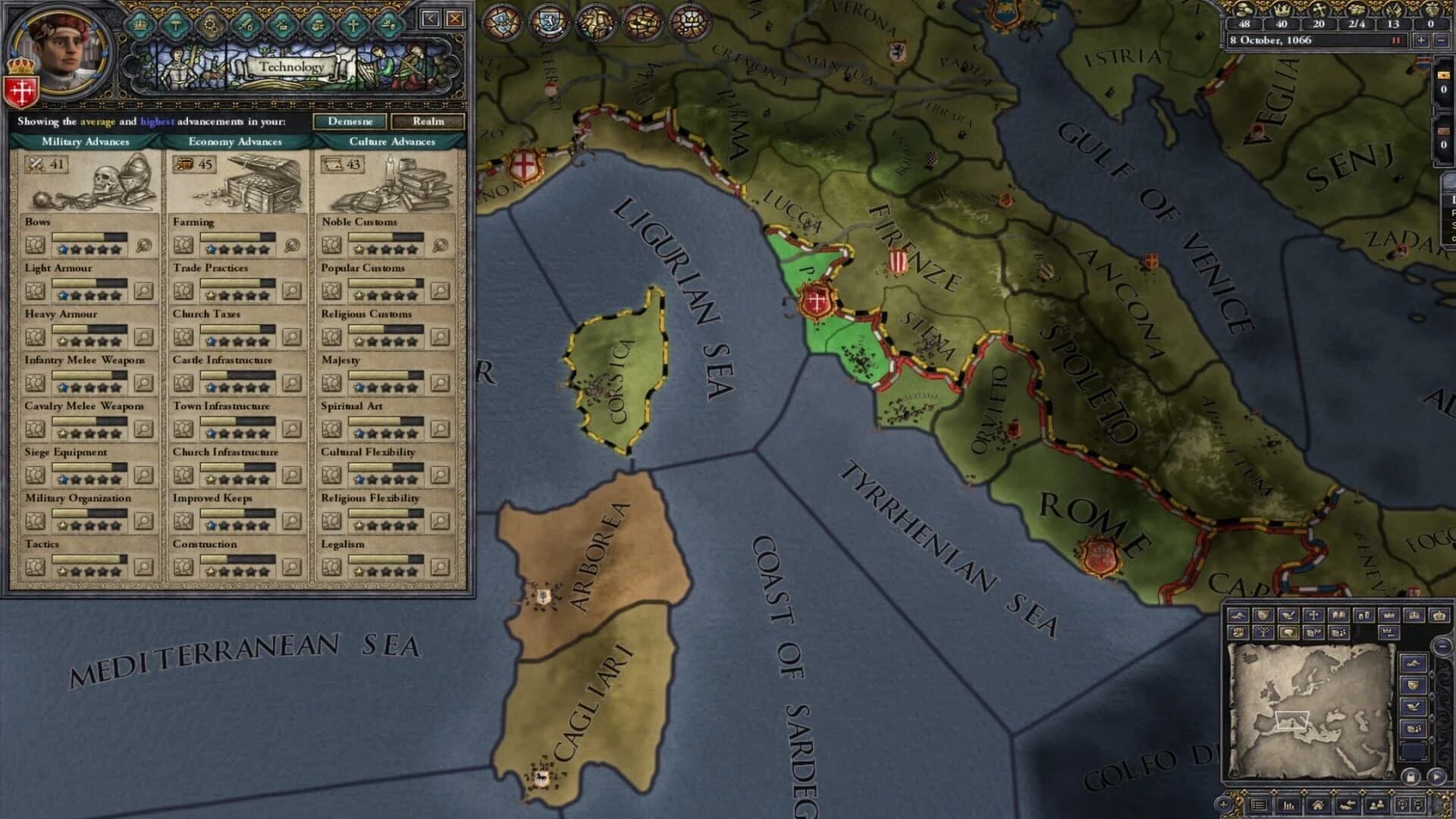Inspect Bows research with its magnifying glass icon
This screenshot has height=819, width=1456.
point(144,246)
